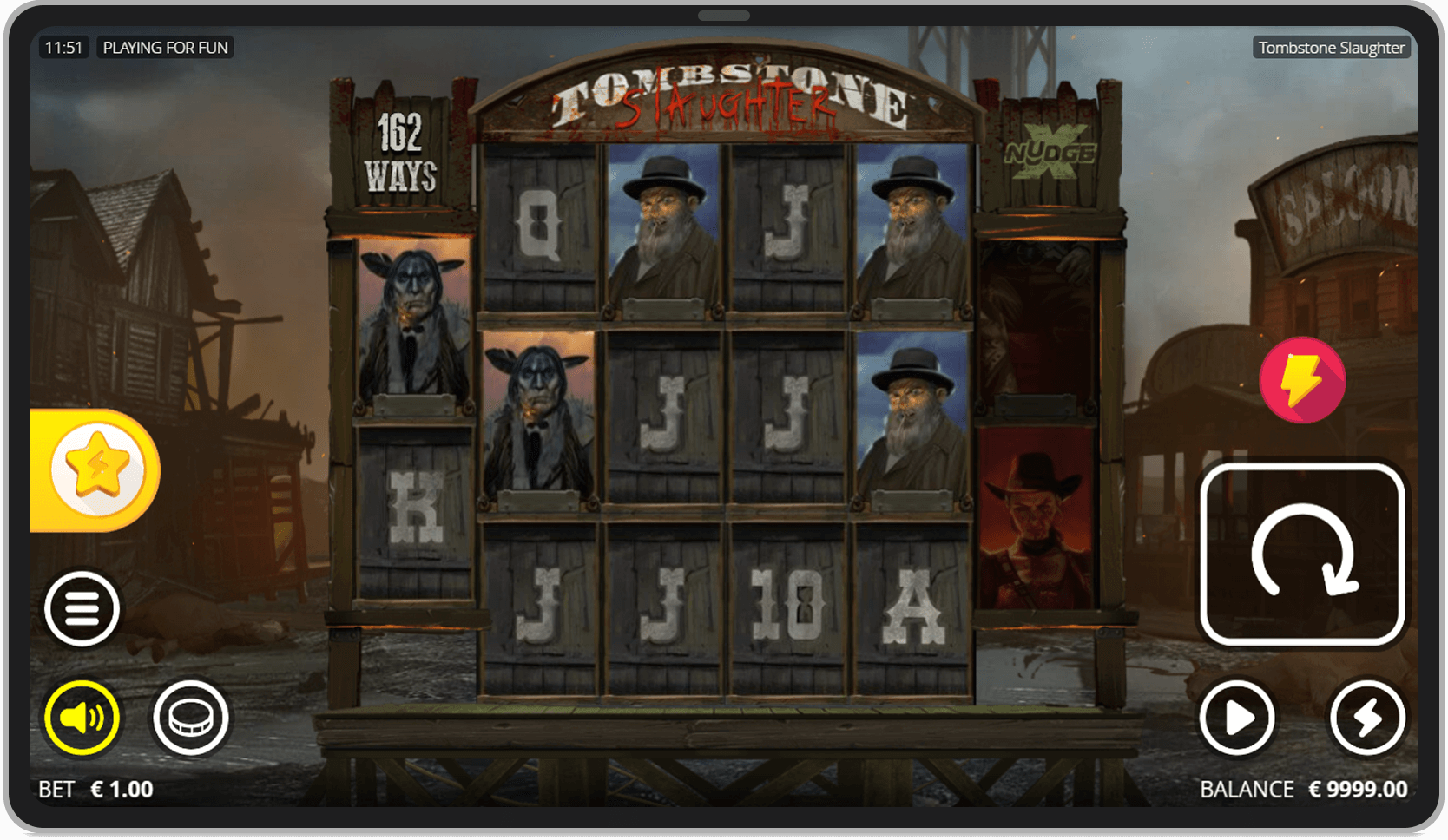The width and height of the screenshot is (1448, 840).
Task: Open autoplay with the play arrow icon
Action: [x=1236, y=718]
